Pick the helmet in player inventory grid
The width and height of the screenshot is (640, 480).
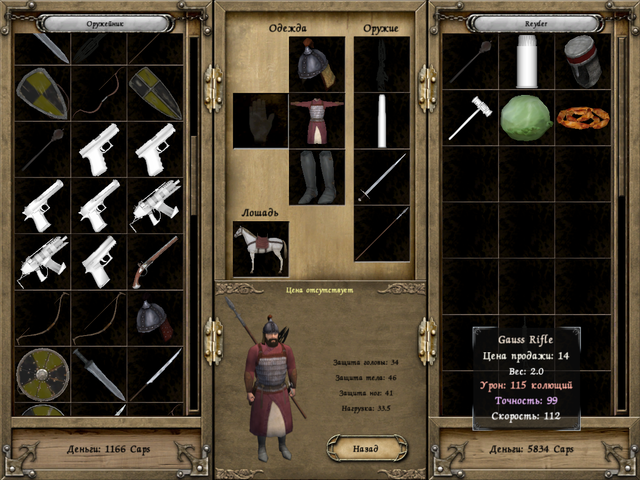point(155,317)
